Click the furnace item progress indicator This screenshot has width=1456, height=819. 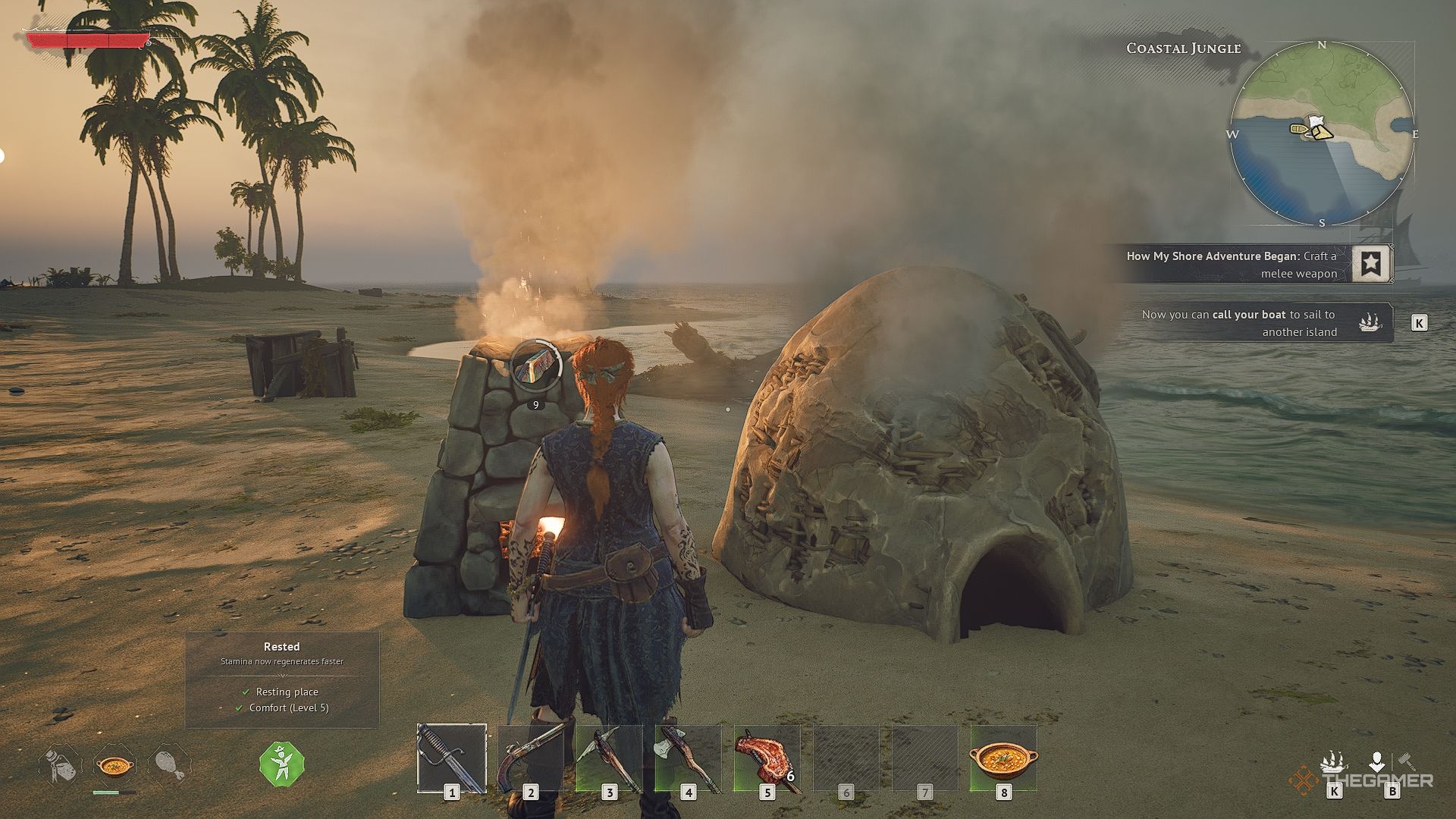coord(536,369)
